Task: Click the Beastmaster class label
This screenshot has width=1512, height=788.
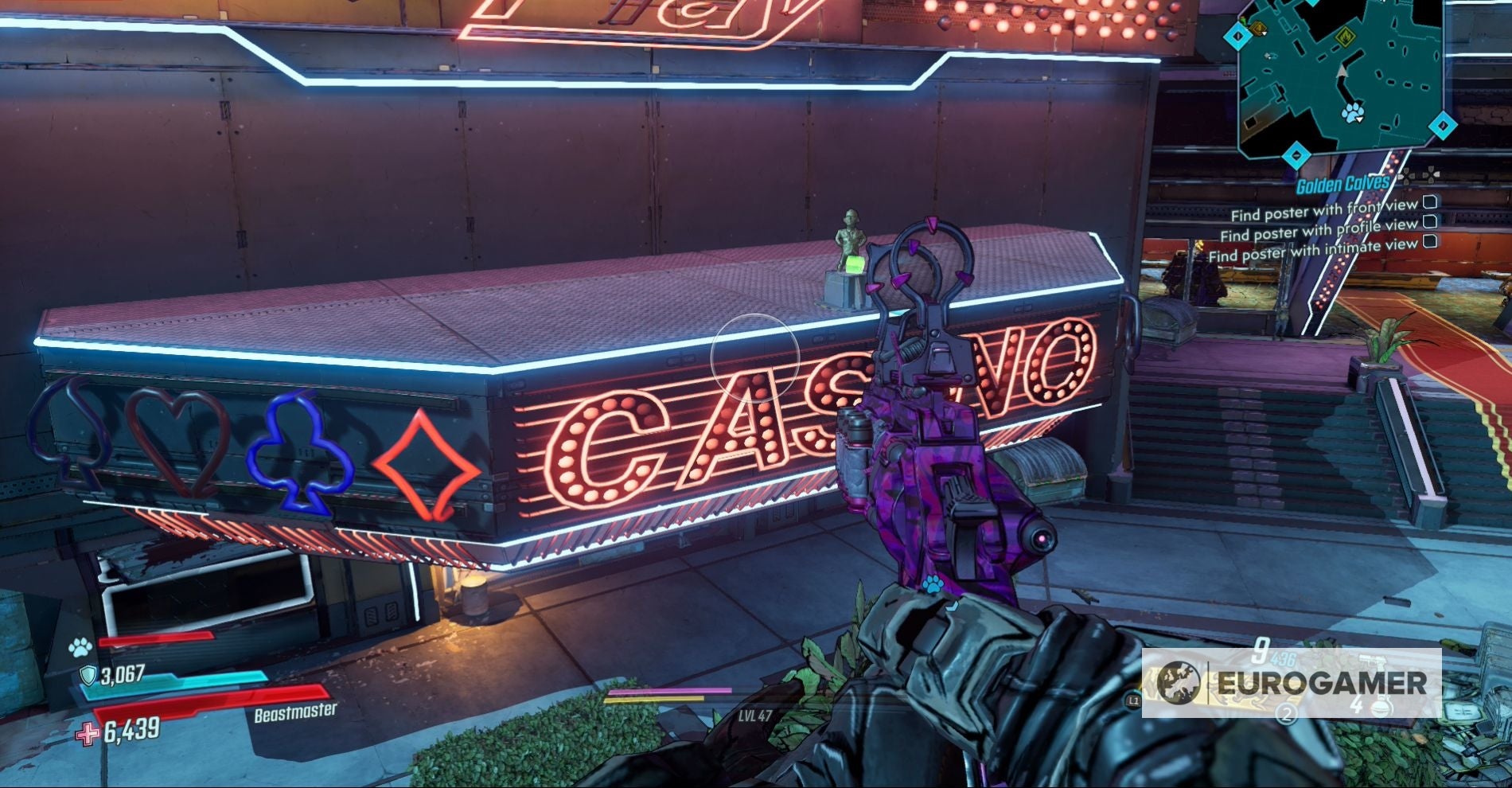Action: pos(296,713)
